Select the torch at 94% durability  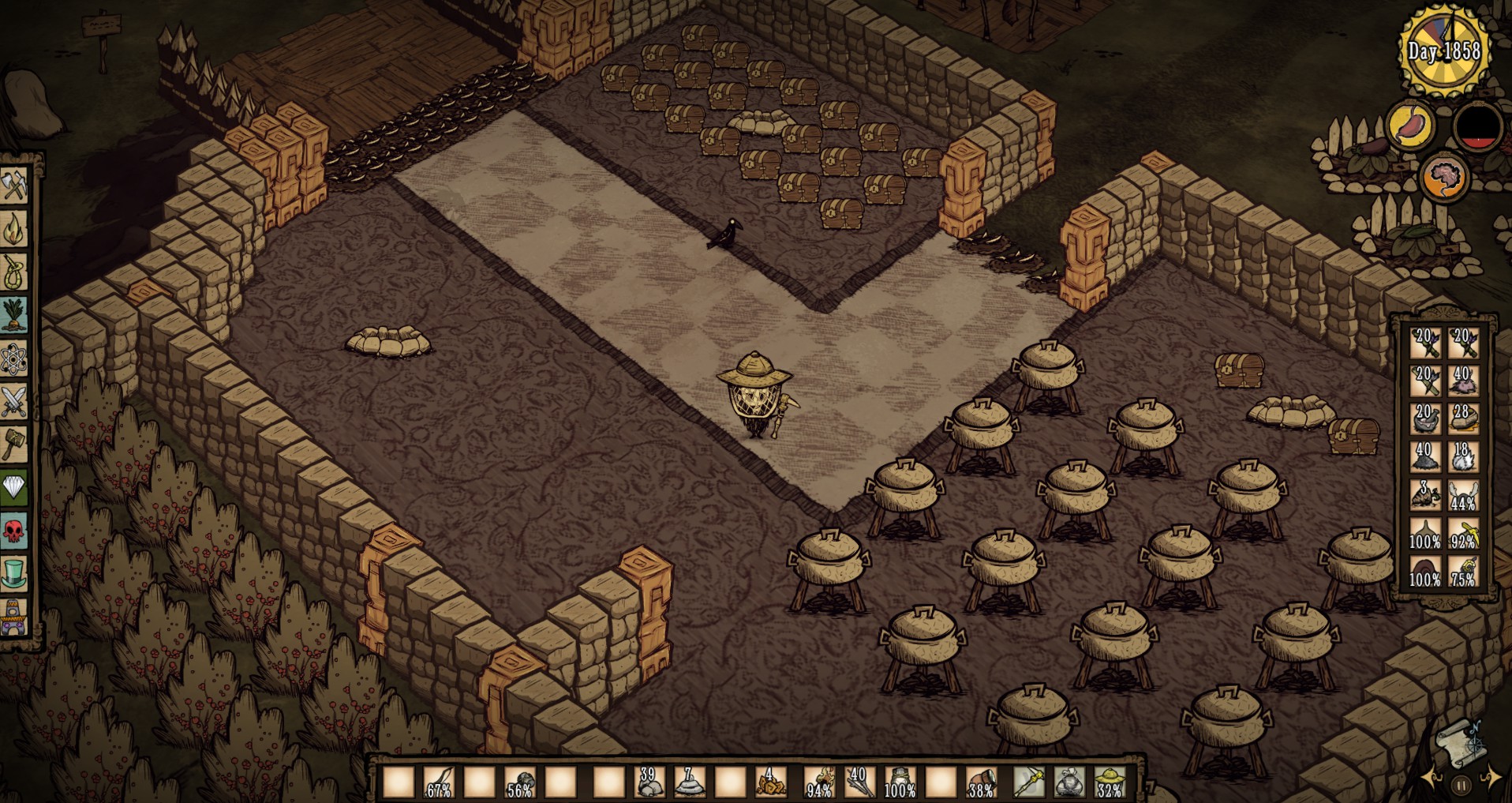click(x=820, y=782)
